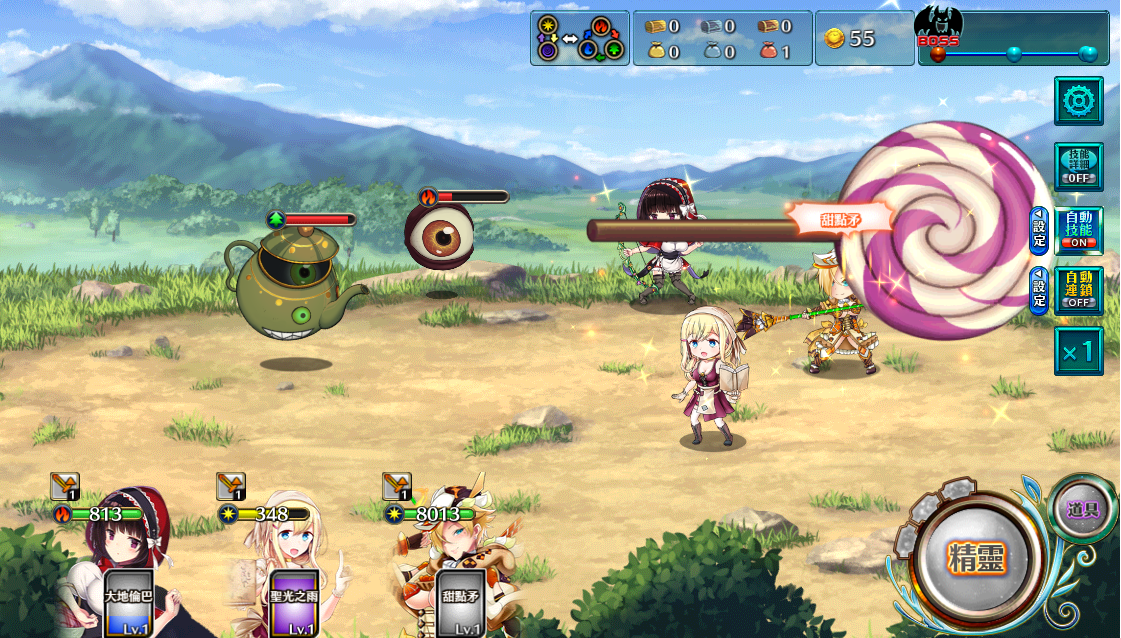Image resolution: width=1121 pixels, height=638 pixels.
Task: Activate the 大地倫巴 skill card
Action: [x=129, y=604]
